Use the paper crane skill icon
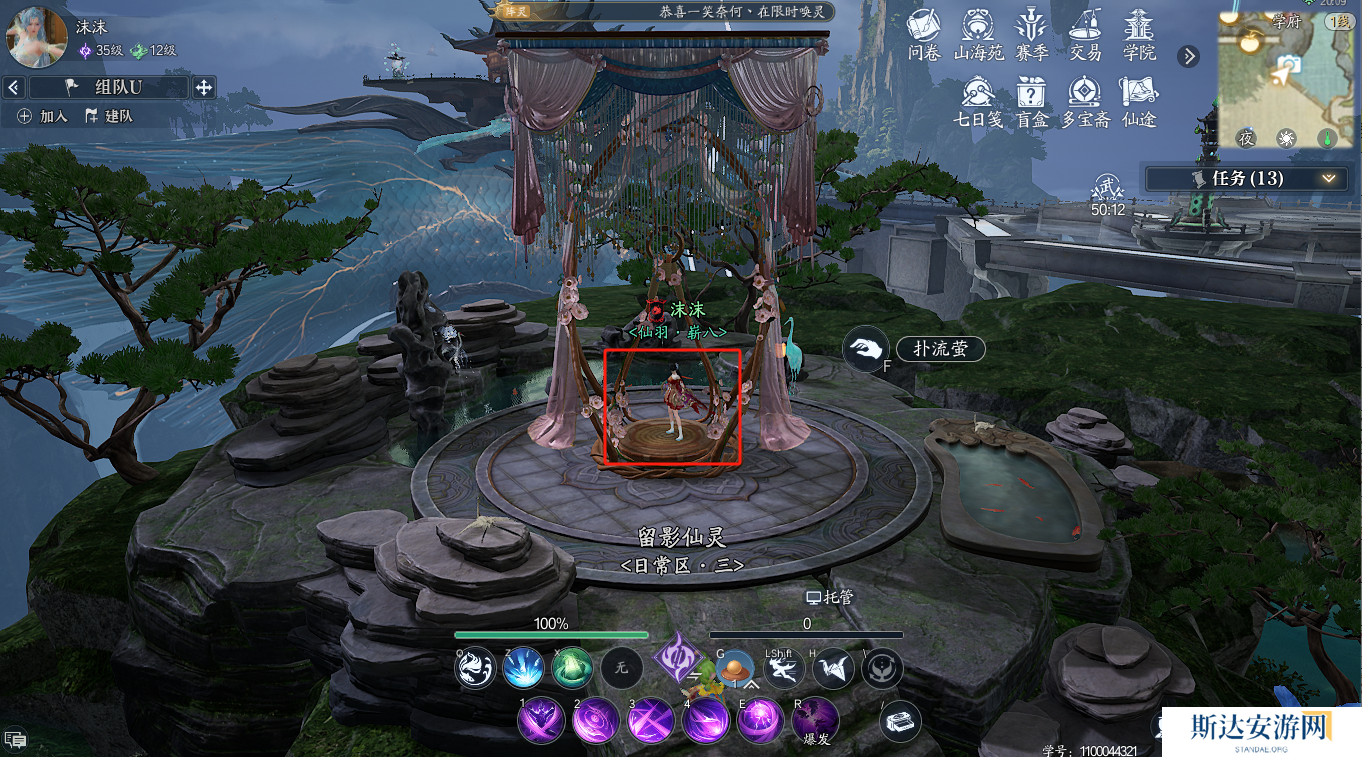The width and height of the screenshot is (1362, 757). 832,669
